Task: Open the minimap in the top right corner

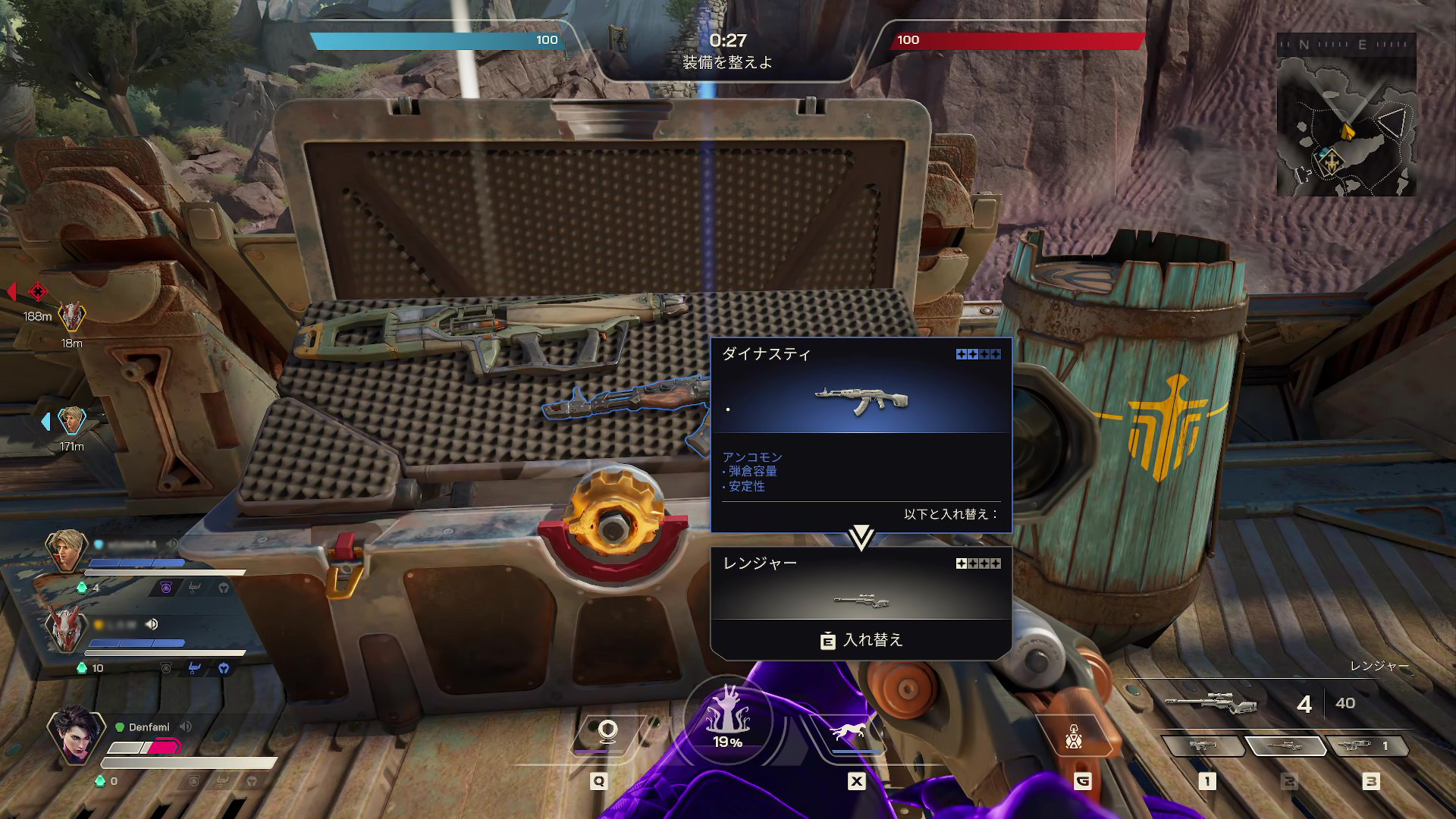Action: [x=1348, y=118]
